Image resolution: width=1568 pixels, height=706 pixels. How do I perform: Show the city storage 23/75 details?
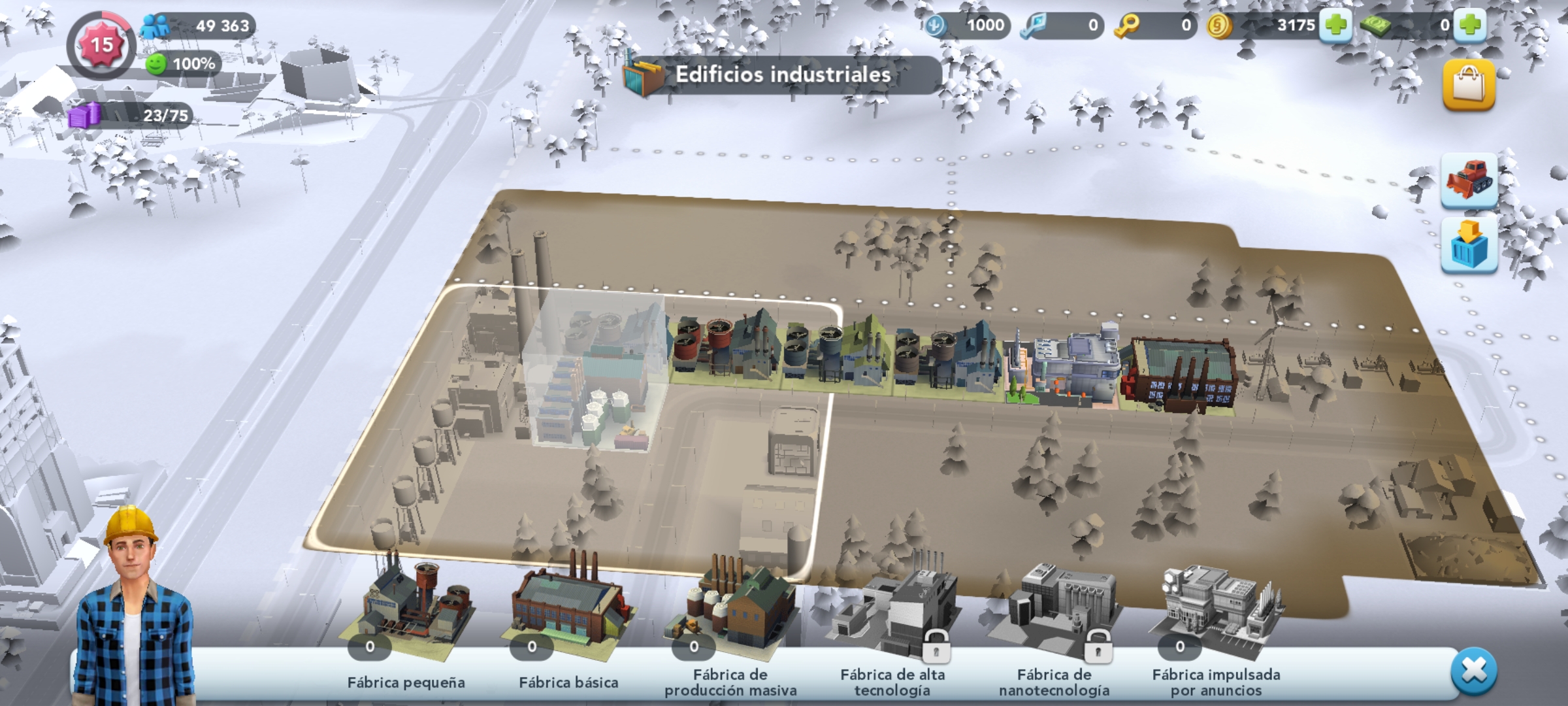pyautogui.click(x=131, y=116)
